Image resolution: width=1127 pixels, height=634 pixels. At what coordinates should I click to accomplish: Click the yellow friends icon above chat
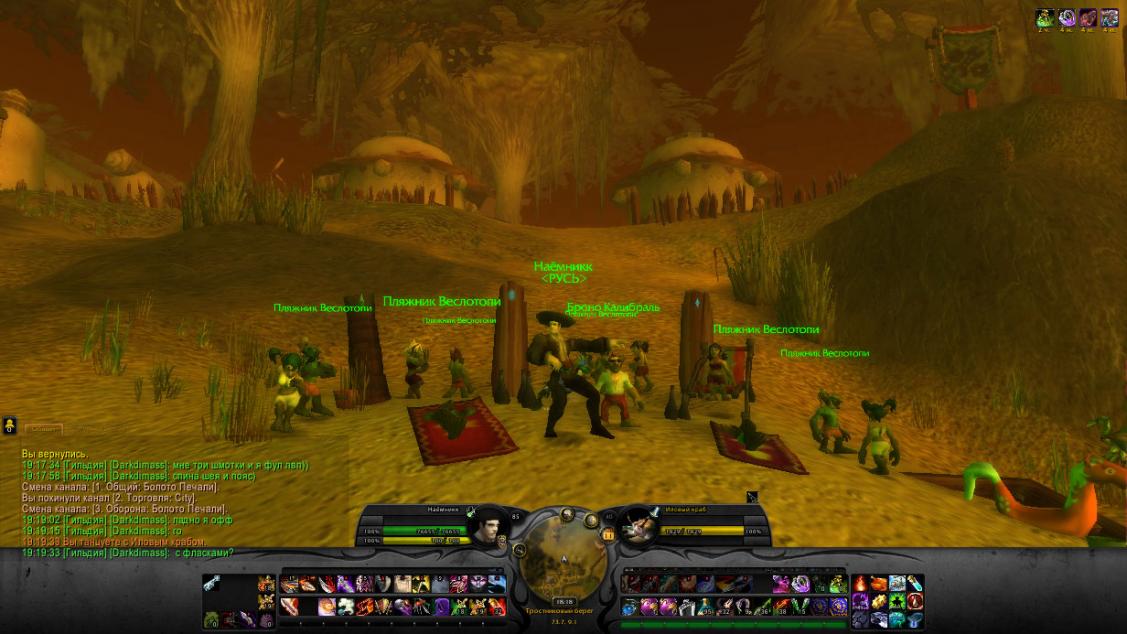click(9, 426)
